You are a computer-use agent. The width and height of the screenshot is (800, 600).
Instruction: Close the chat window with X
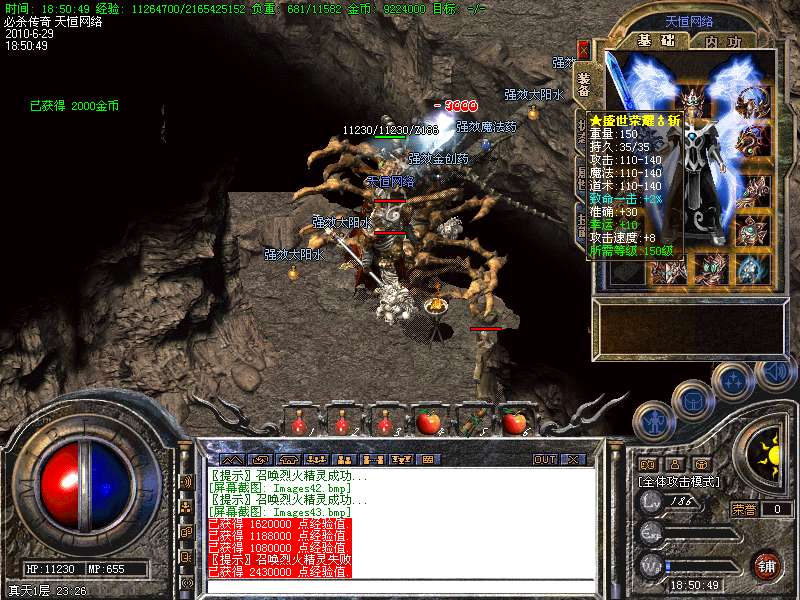click(x=573, y=459)
